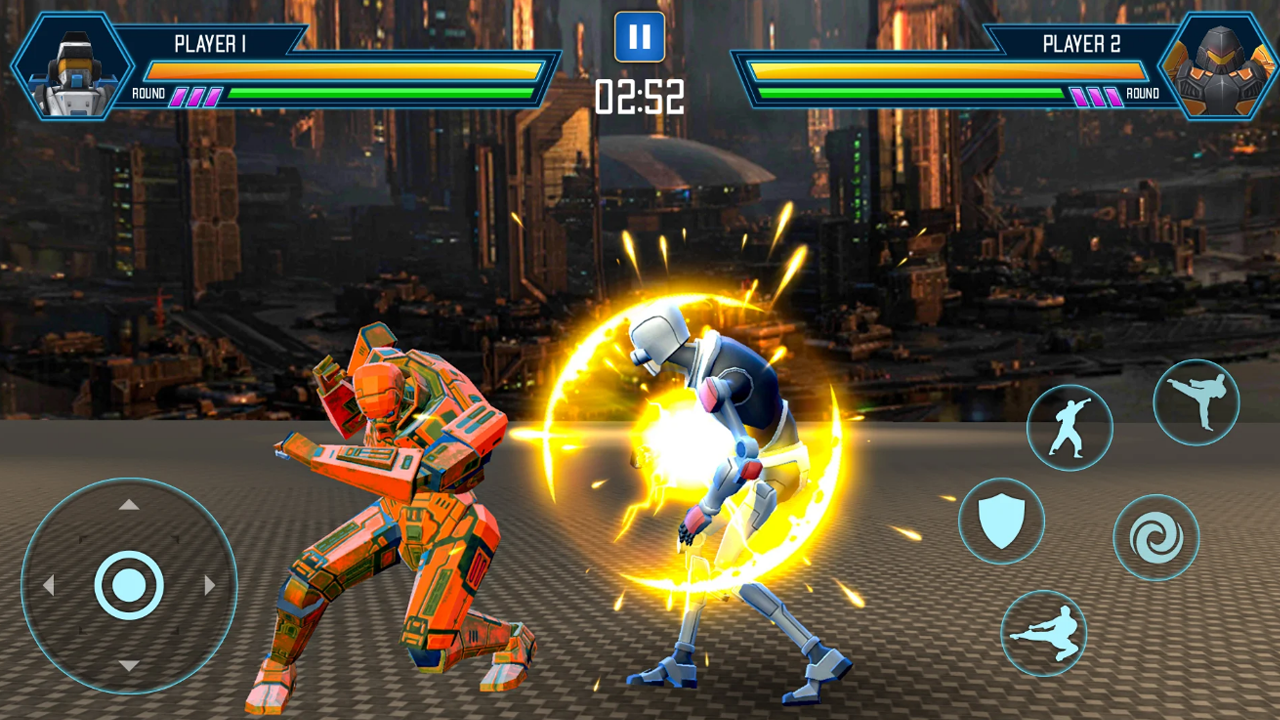Trigger the spin special move icon
Viewport: 1280px width, 720px height.
pos(1156,537)
